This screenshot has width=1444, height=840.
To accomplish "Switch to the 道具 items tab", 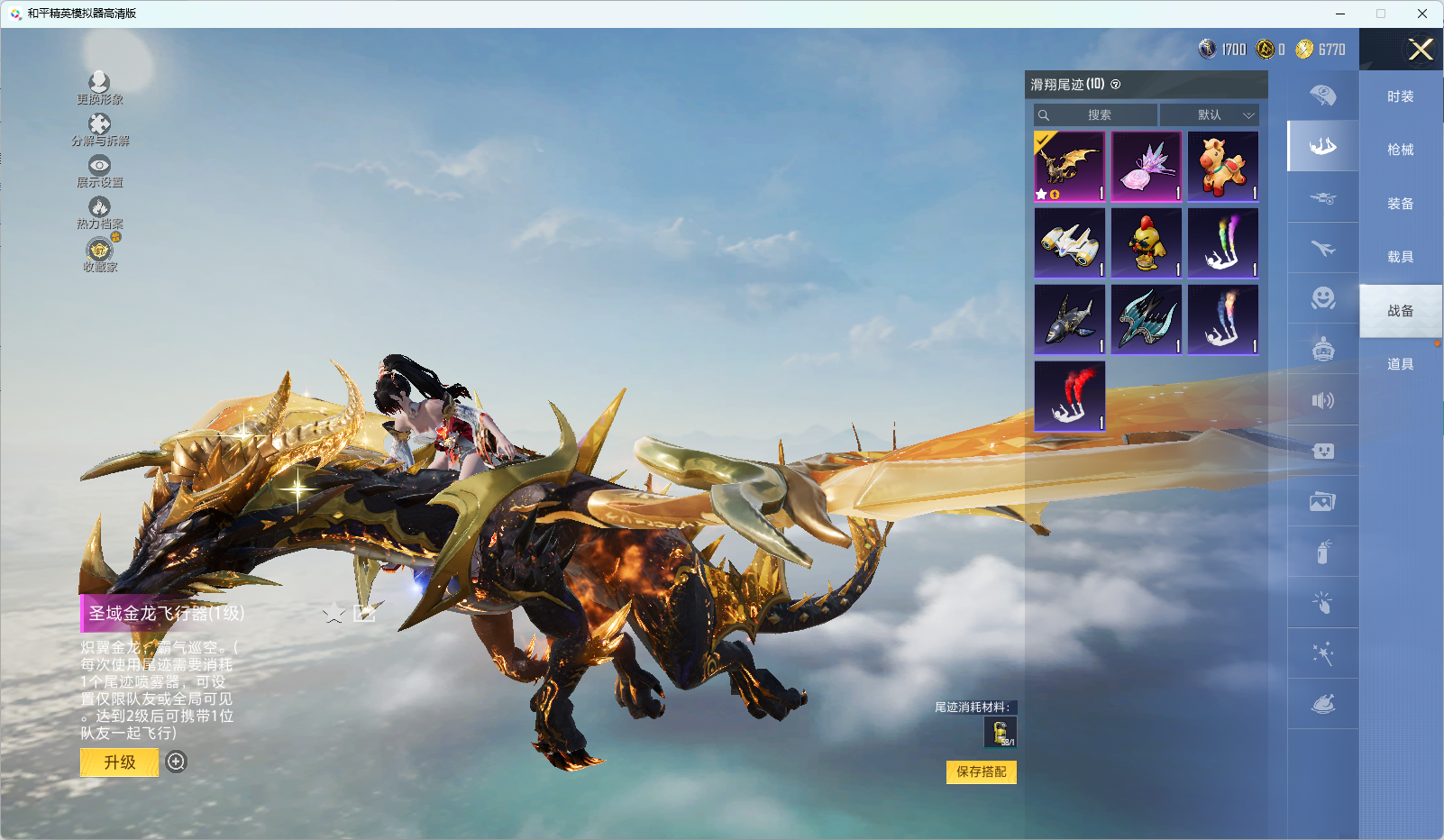I will click(x=1400, y=364).
